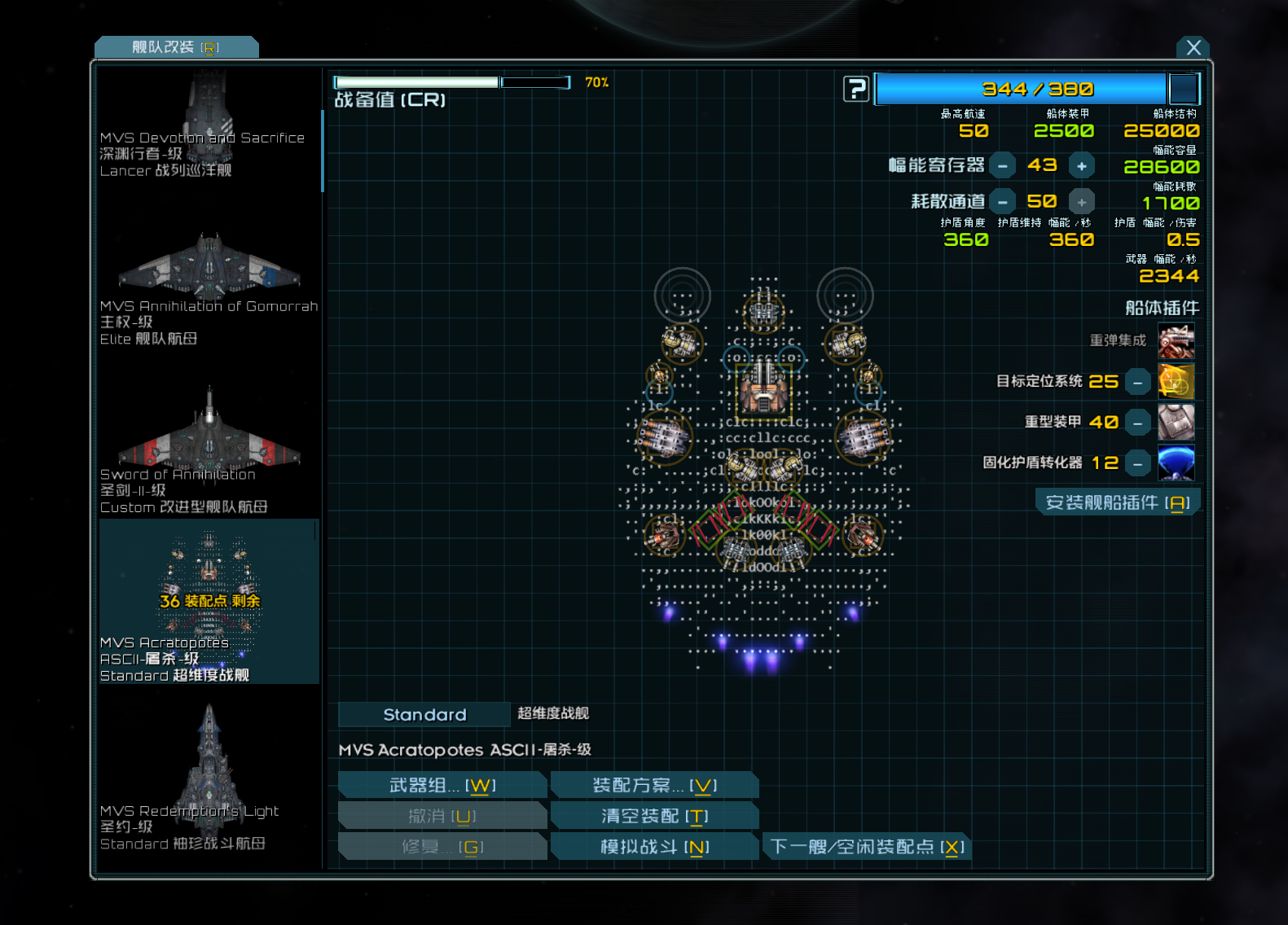
Task: Decrease flux vents (耗散通道) count
Action: coord(1003,202)
